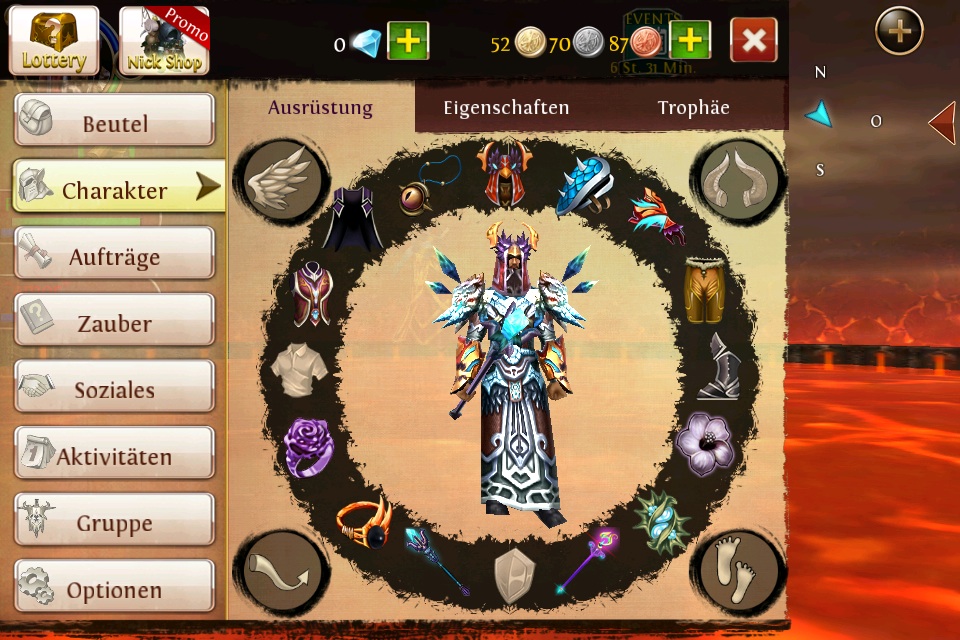960x640 pixels.
Task: Select the Aufträge menu entry
Action: pyautogui.click(x=114, y=255)
